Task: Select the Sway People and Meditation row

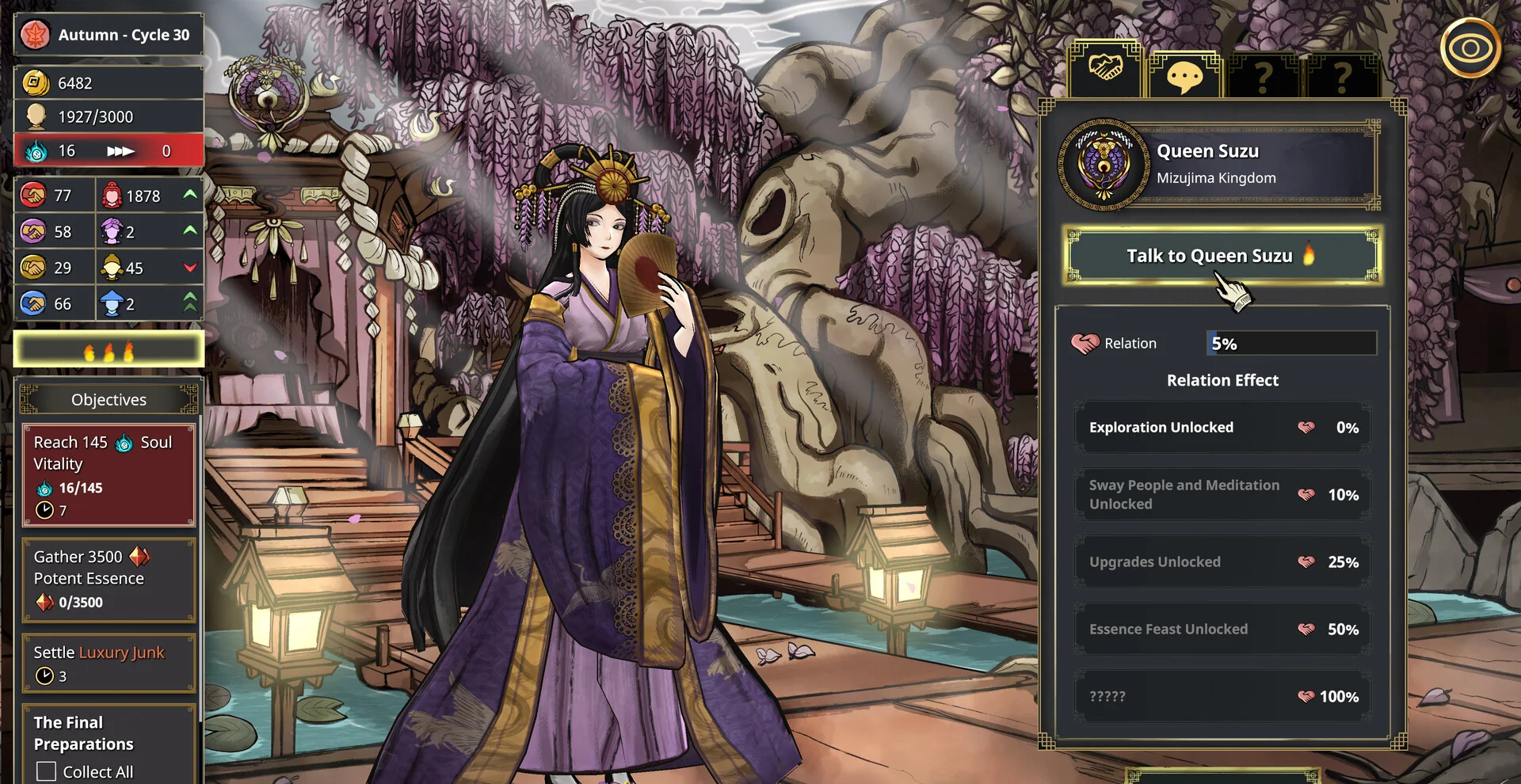Action: pyautogui.click(x=1222, y=495)
